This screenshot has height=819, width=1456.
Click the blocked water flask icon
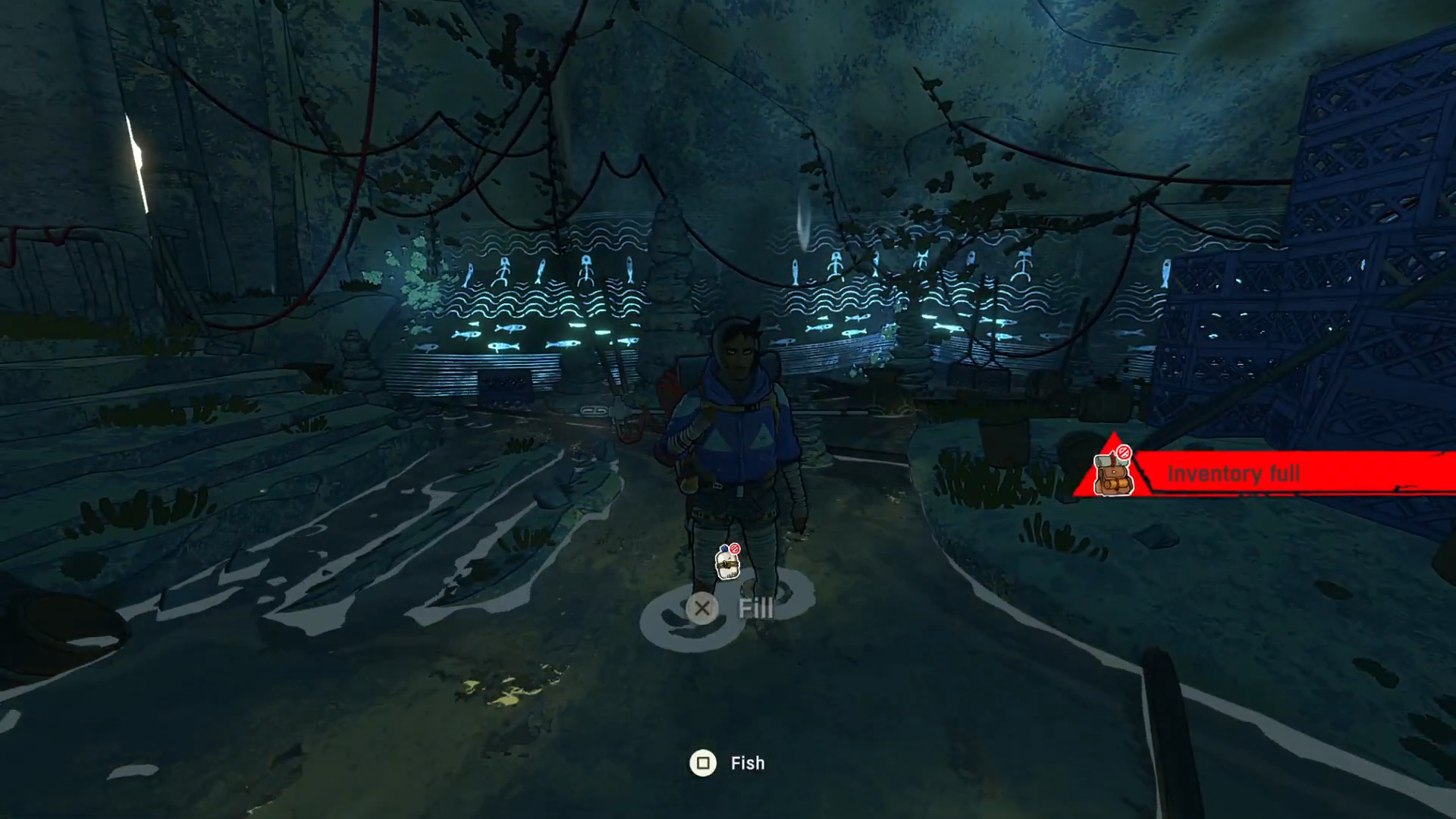pyautogui.click(x=727, y=562)
